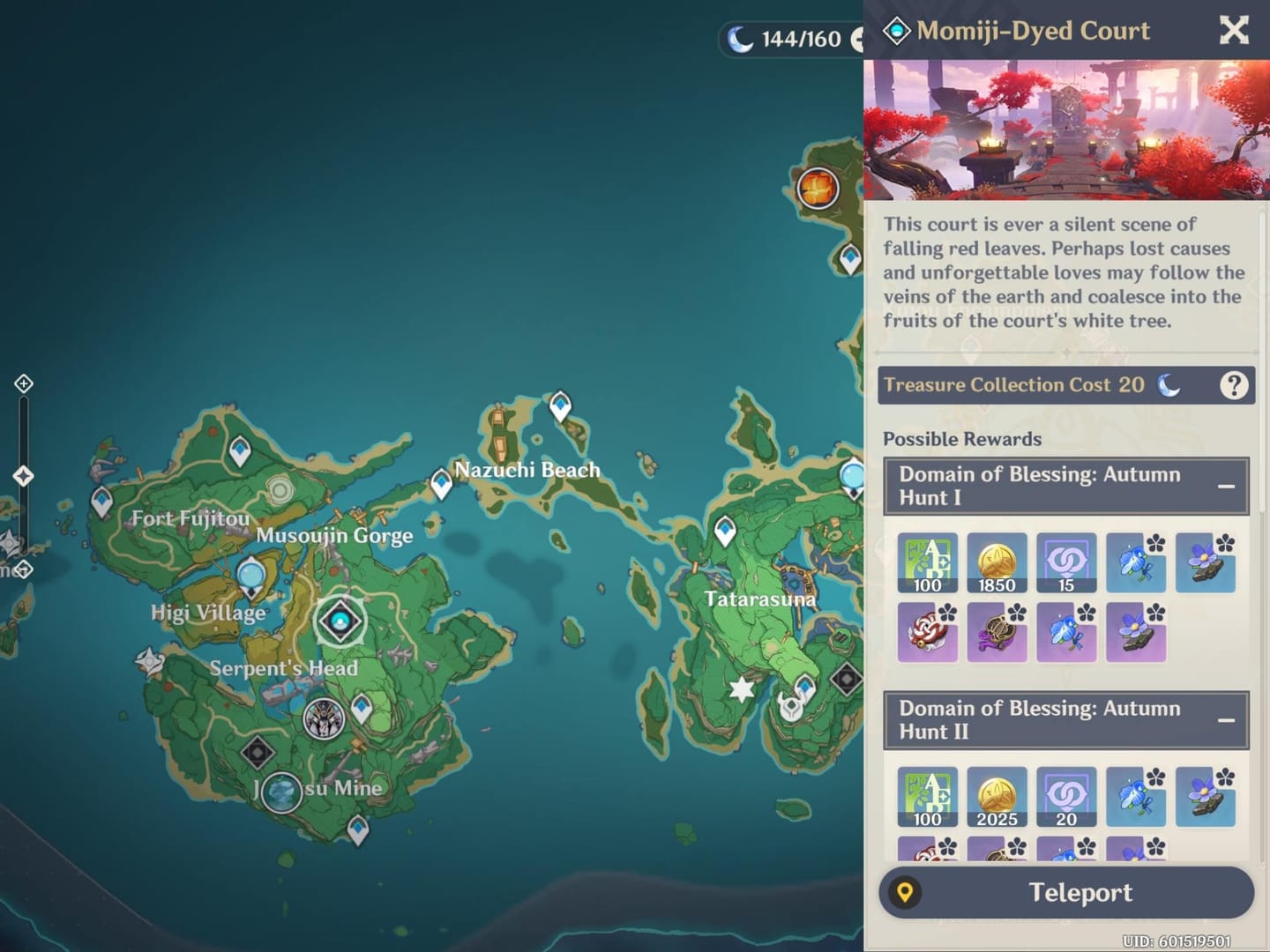Screen dimensions: 1270x952
Task: Select the teleport waypoint at Nazuchi Beach
Action: click(x=441, y=484)
